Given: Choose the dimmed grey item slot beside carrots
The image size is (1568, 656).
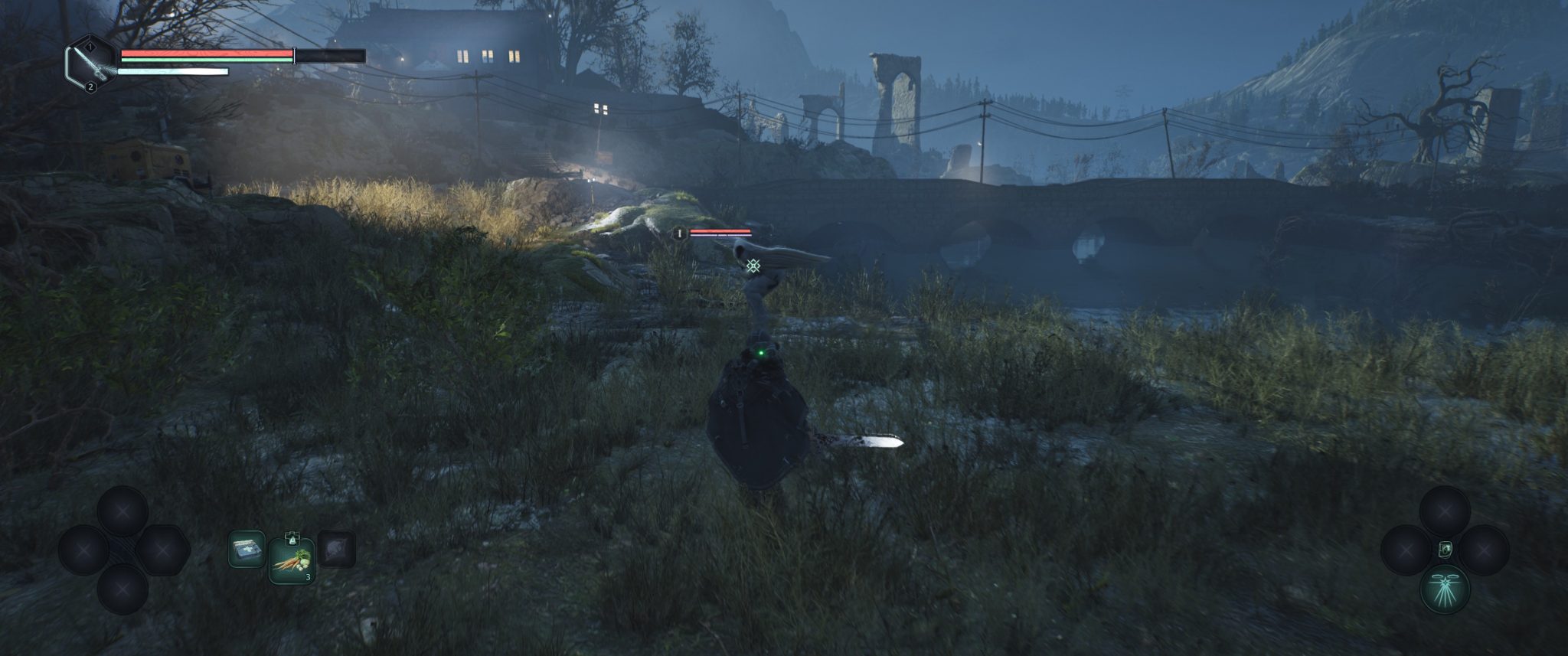Looking at the screenshot, I should (x=336, y=550).
